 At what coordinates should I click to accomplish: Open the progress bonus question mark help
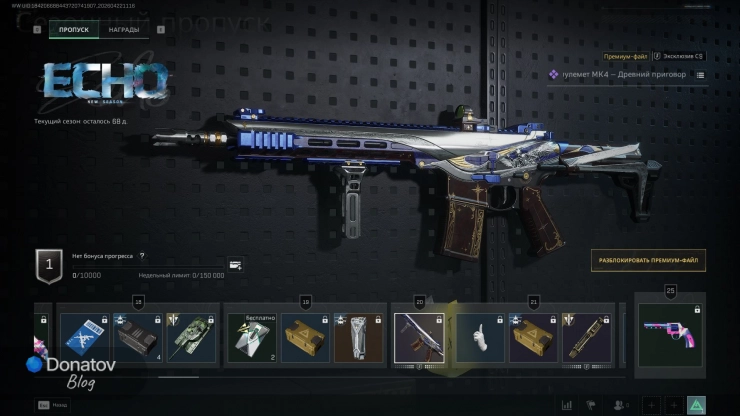[x=142, y=257]
